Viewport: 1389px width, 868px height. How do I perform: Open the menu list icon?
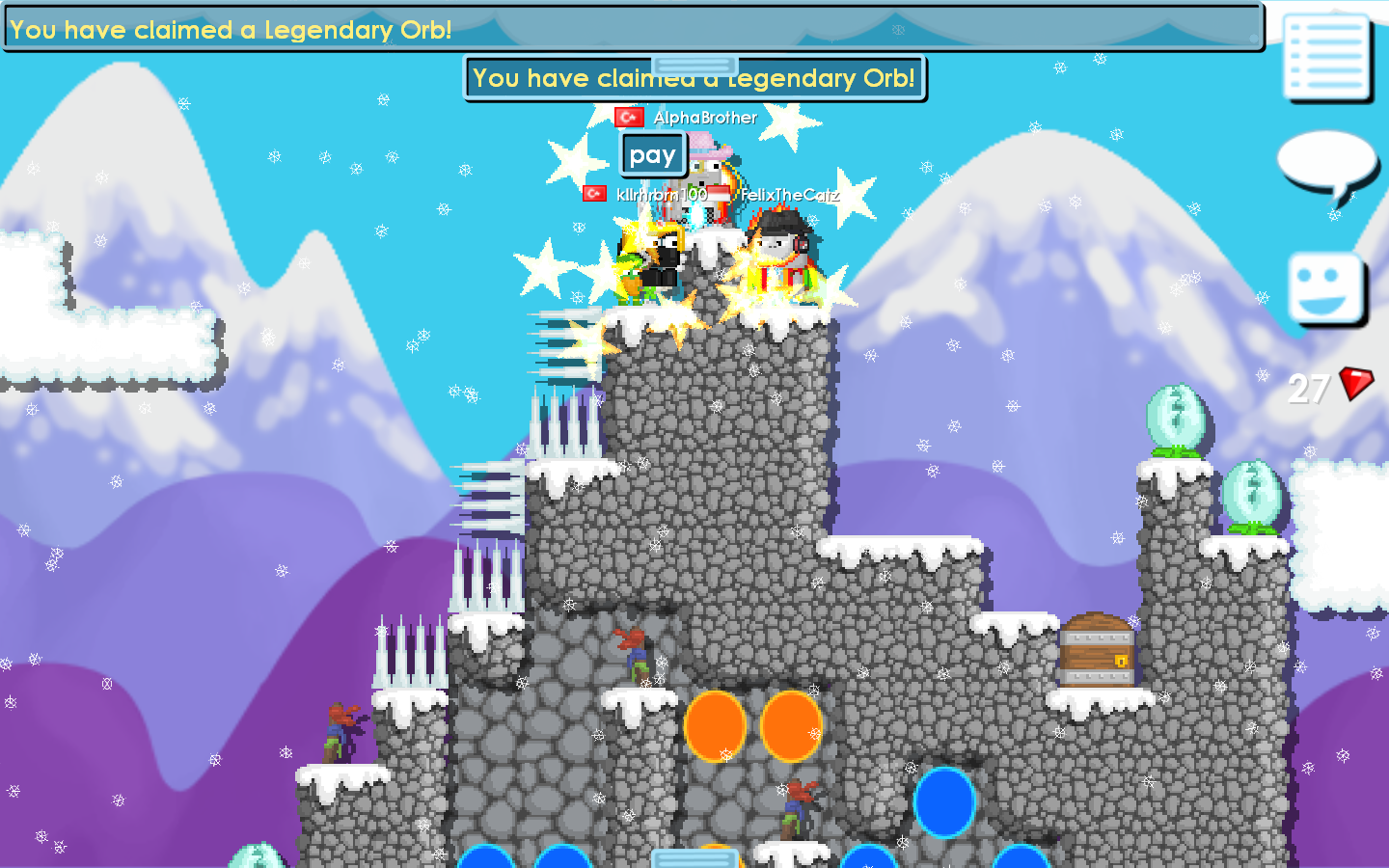tap(1327, 56)
